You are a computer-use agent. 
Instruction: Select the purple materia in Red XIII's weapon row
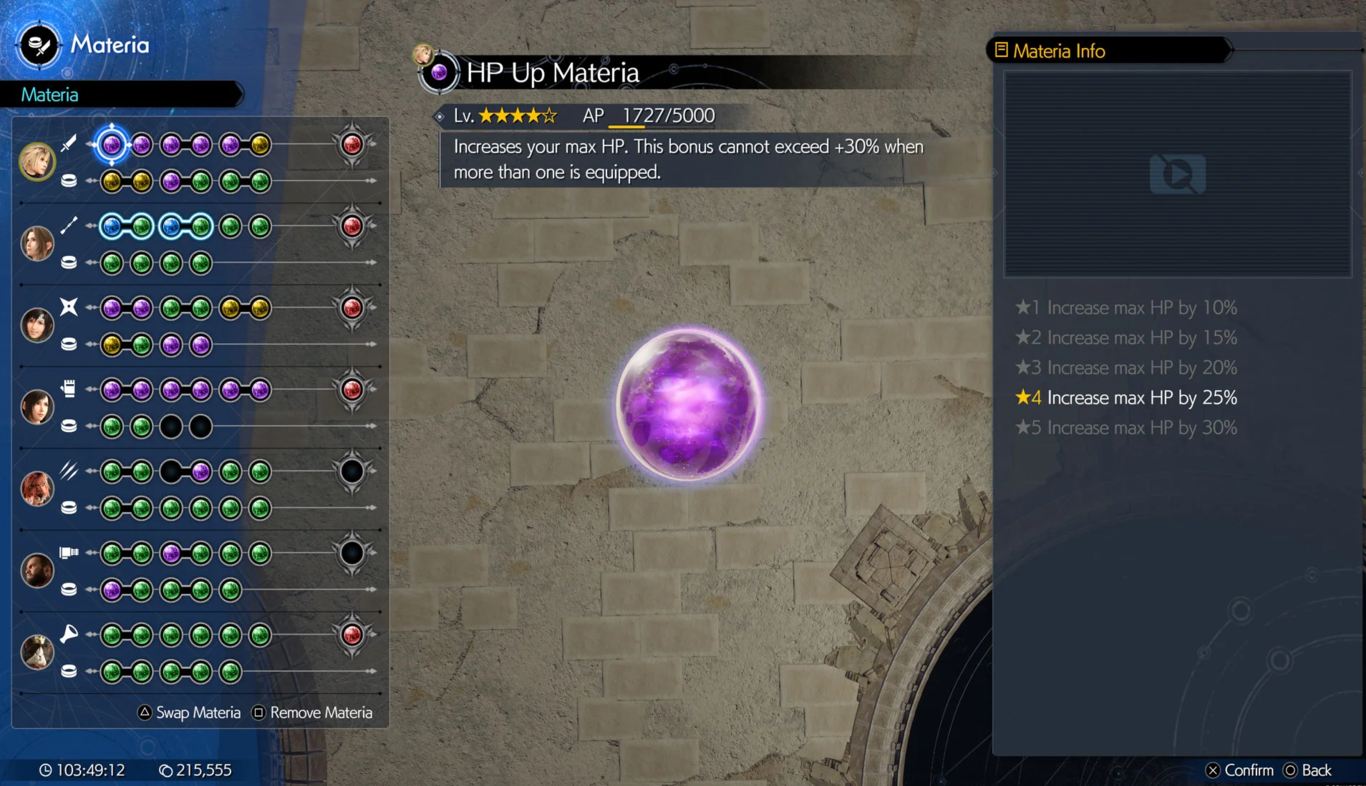[201, 471]
